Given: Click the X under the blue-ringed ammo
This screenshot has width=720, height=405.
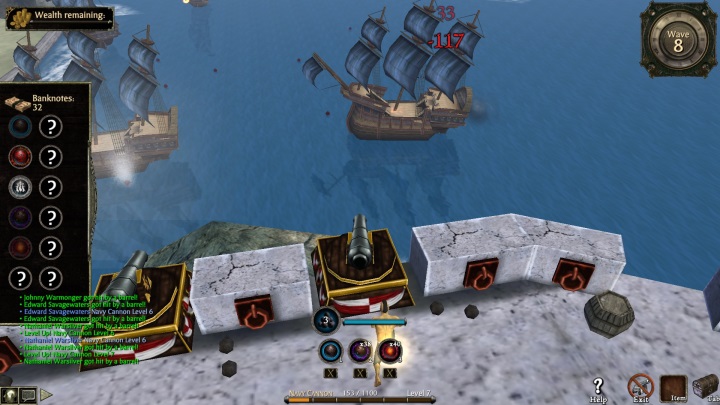Looking at the screenshot, I should coord(331,373).
